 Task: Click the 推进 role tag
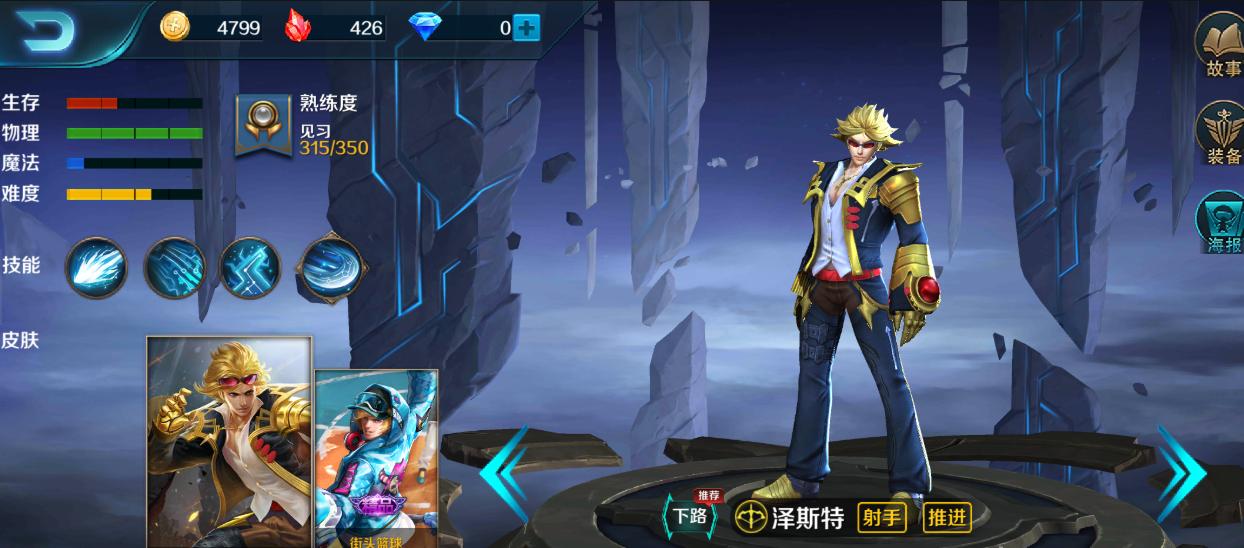click(946, 517)
